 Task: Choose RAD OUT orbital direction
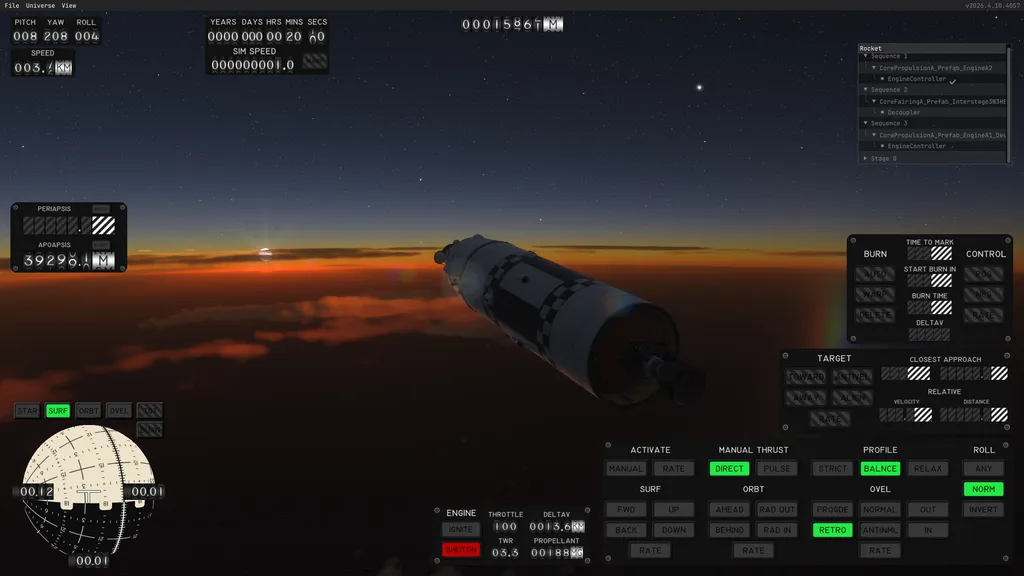point(777,510)
